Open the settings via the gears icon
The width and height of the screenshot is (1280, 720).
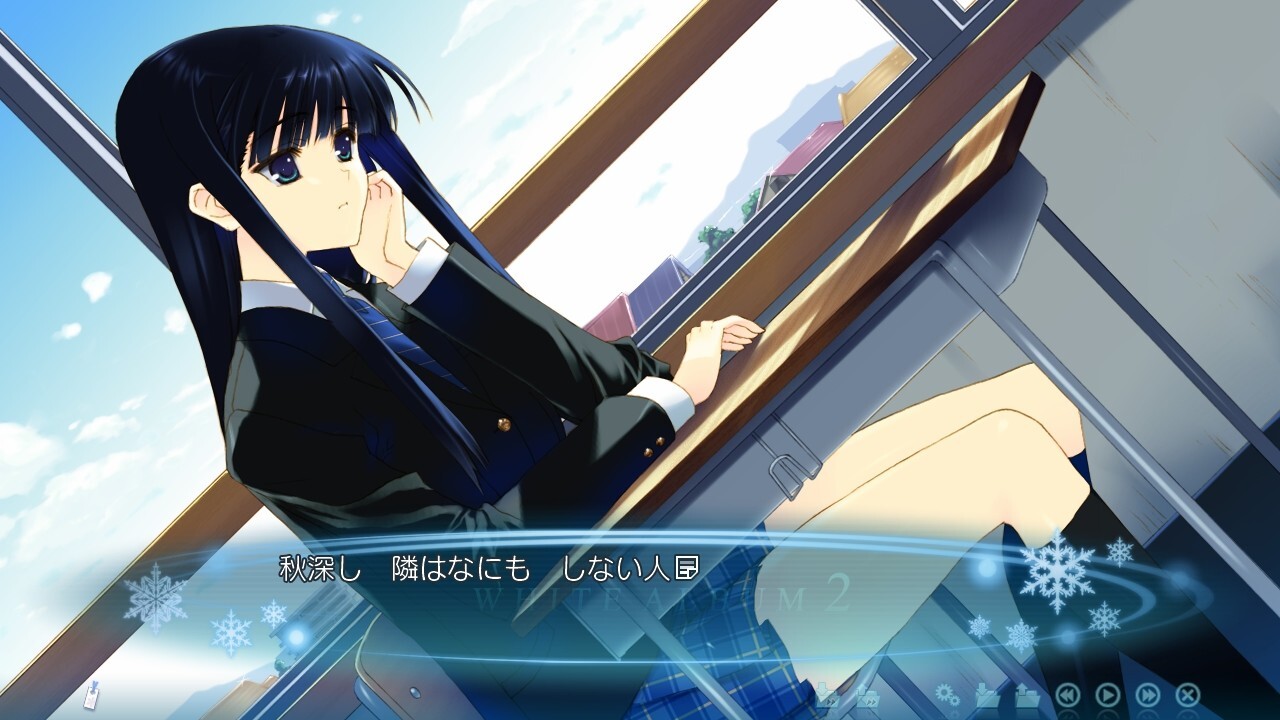click(946, 692)
